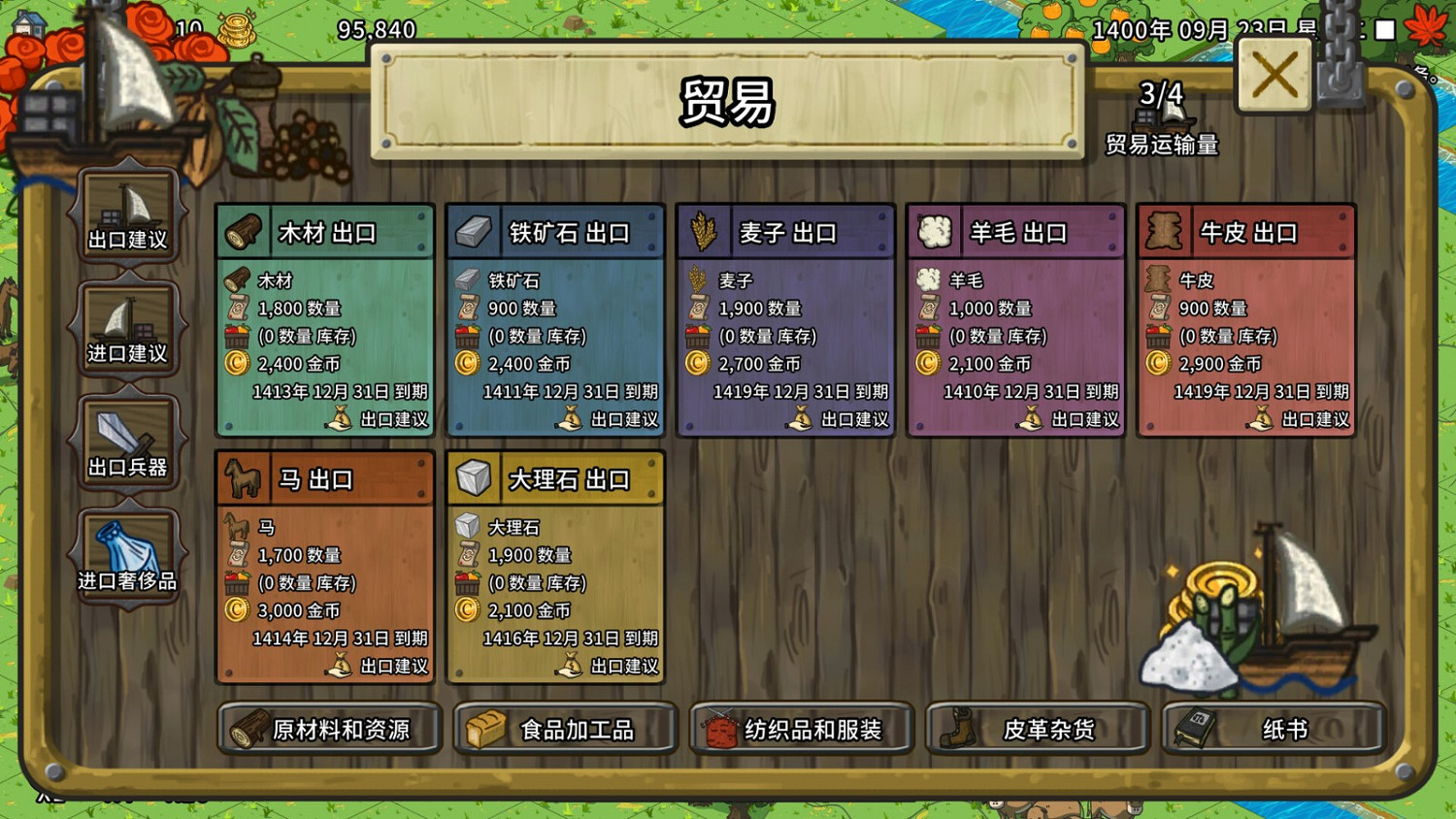
Task: Select the import luxuries bottle icon
Action: point(129,549)
